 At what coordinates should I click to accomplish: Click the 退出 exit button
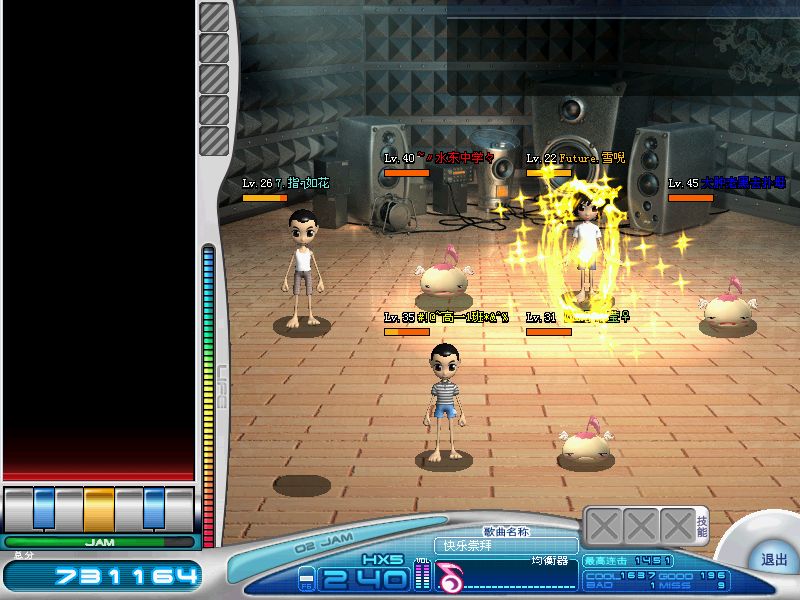click(x=773, y=560)
